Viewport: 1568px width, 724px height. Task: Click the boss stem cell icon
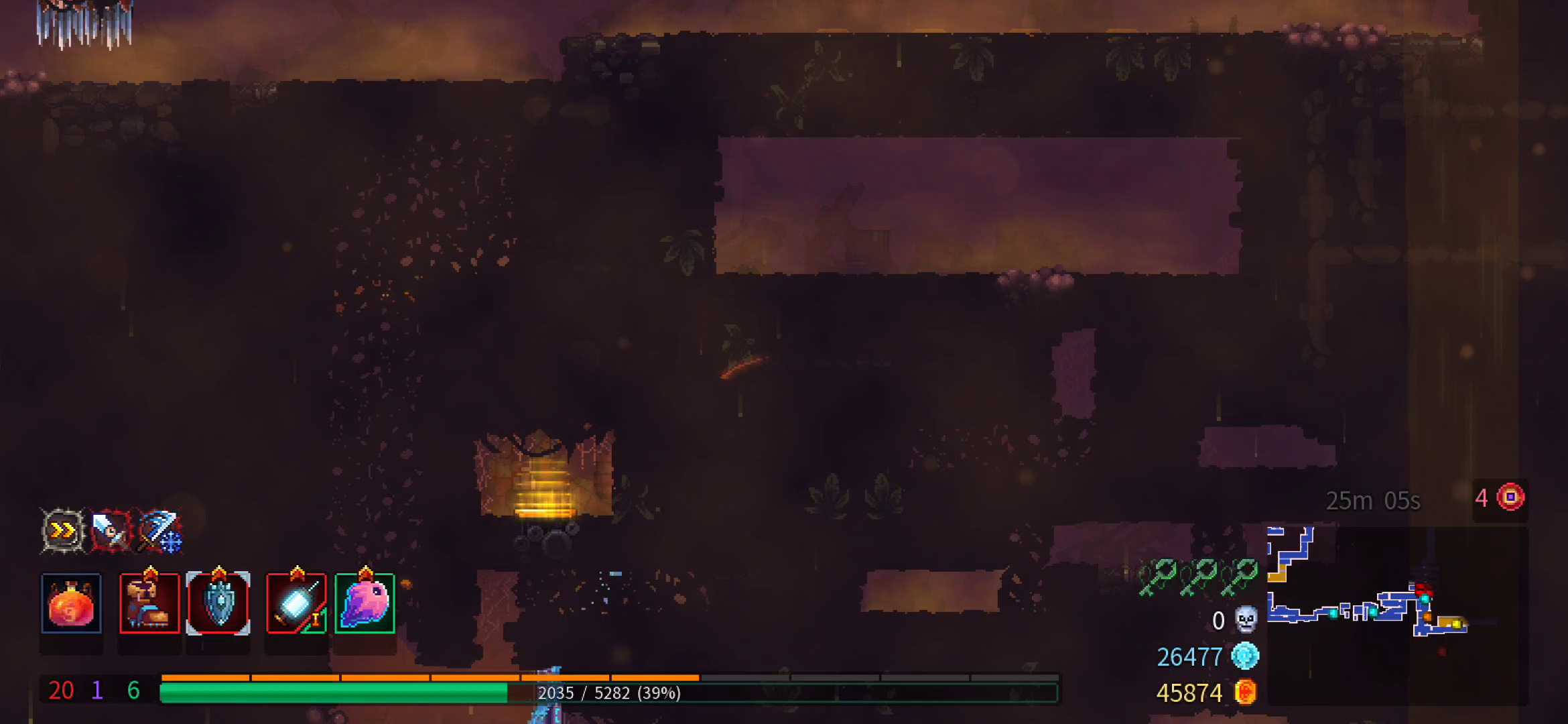1510,497
